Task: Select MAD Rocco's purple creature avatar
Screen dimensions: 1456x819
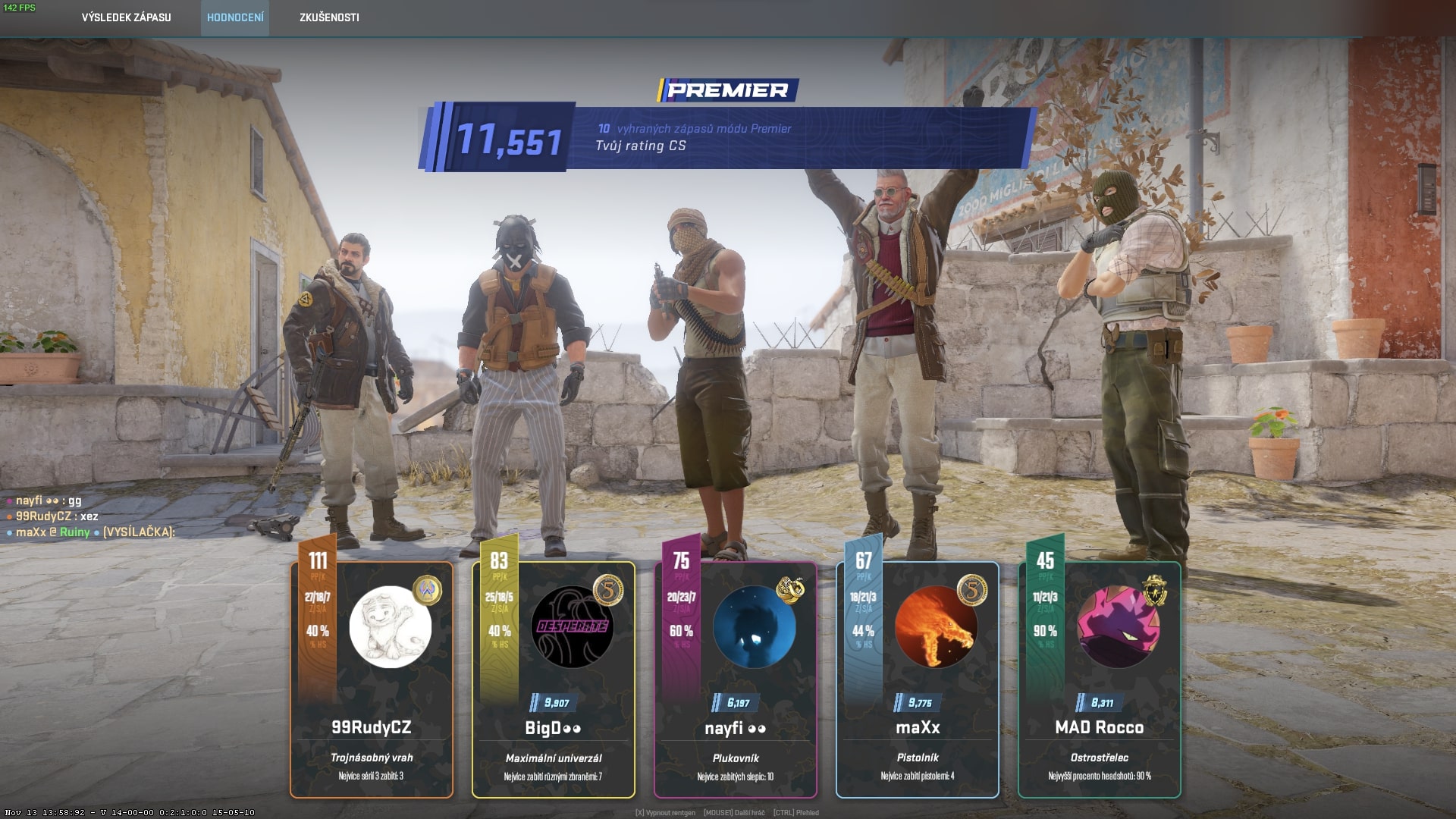Action: [1118, 627]
